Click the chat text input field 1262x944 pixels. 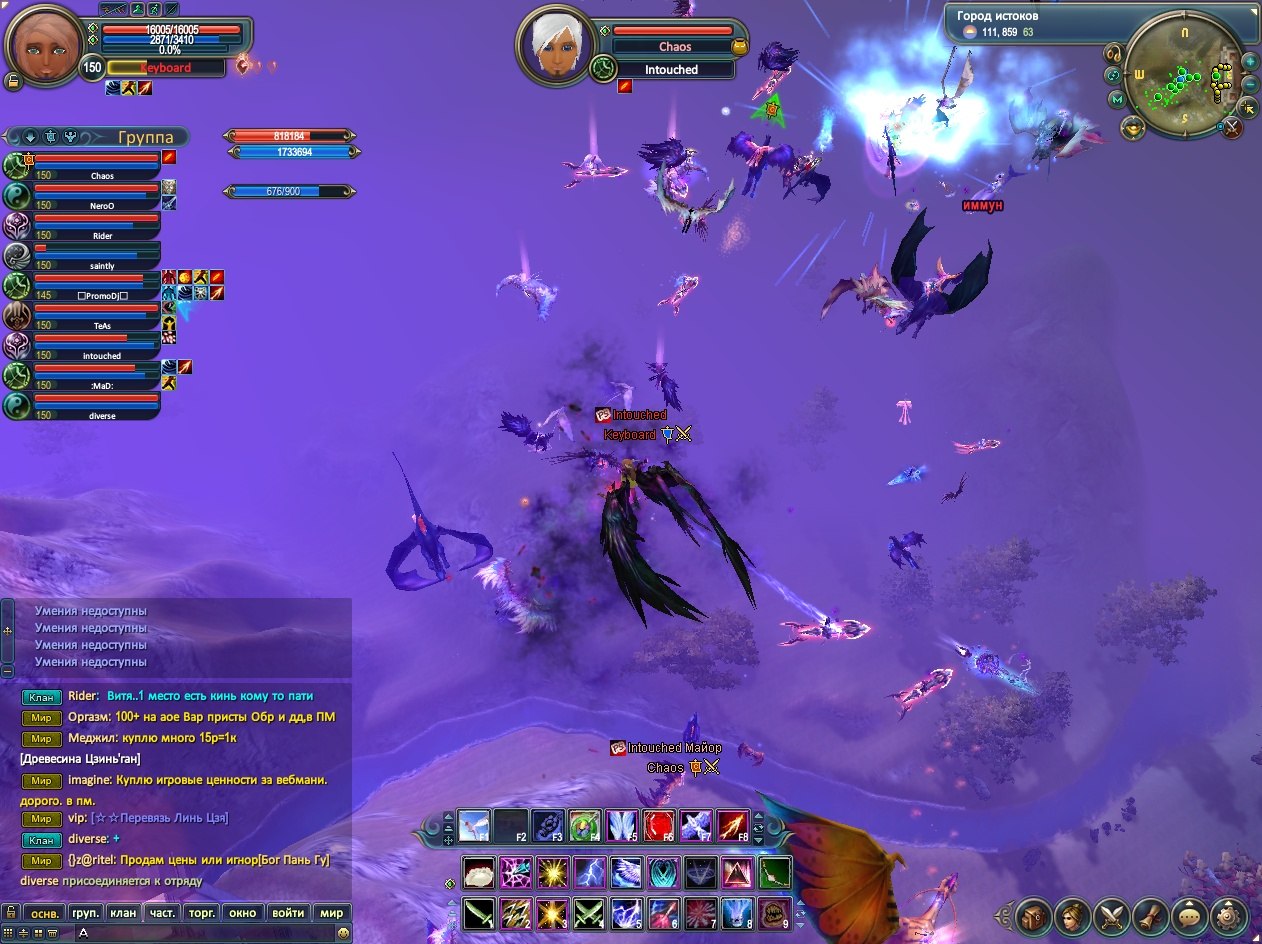[x=200, y=932]
